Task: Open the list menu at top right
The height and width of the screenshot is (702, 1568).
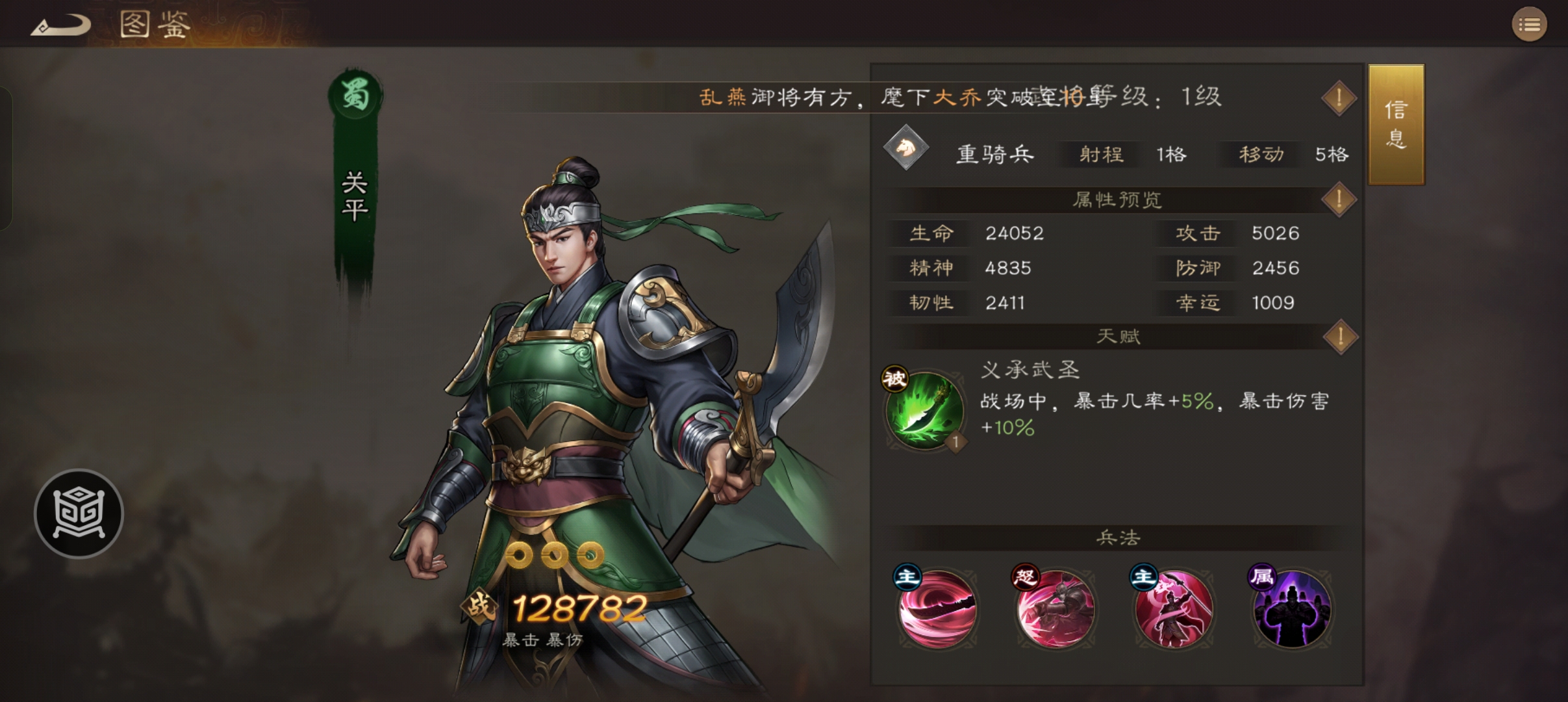Action: [x=1530, y=24]
